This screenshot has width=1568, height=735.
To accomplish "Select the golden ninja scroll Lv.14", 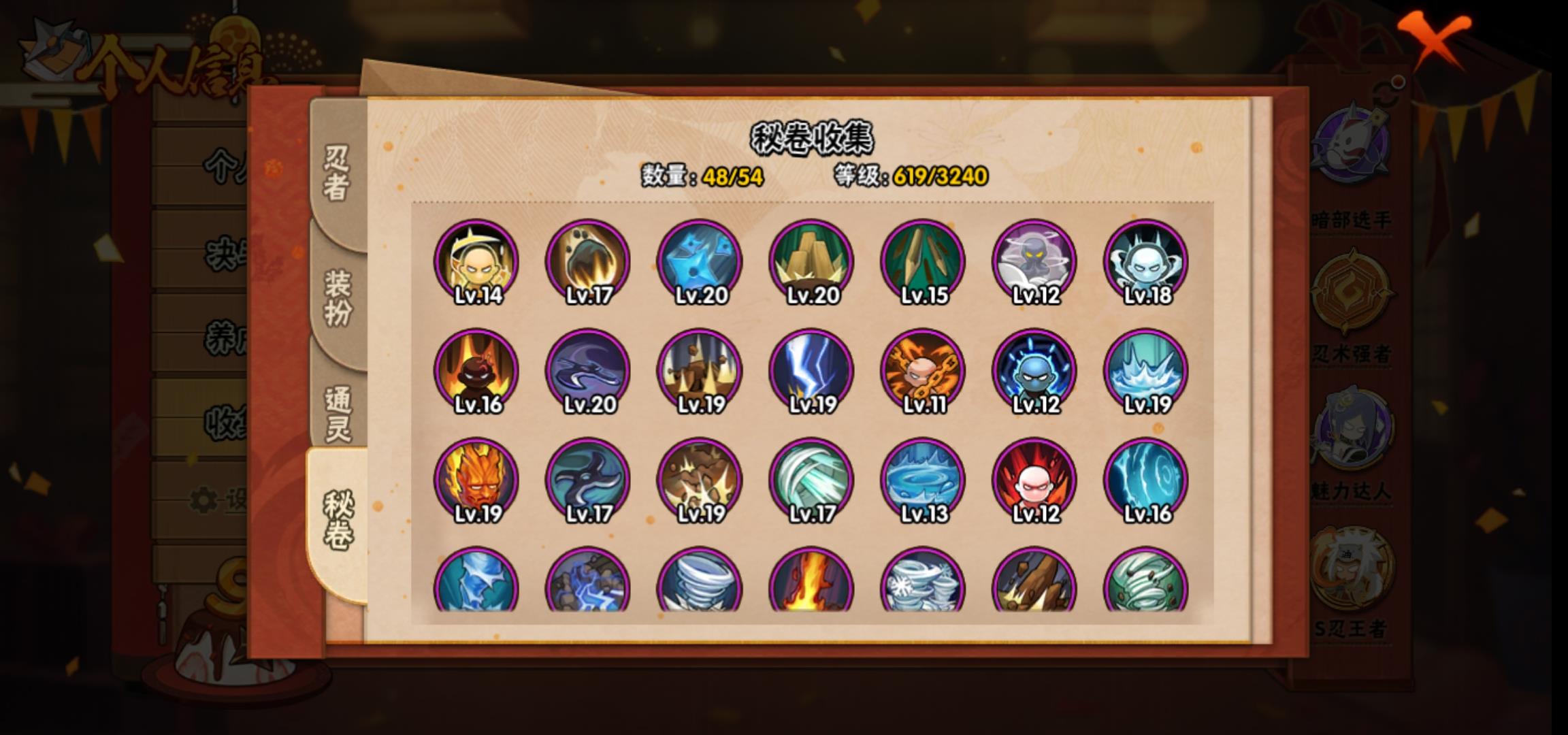I will [x=476, y=262].
